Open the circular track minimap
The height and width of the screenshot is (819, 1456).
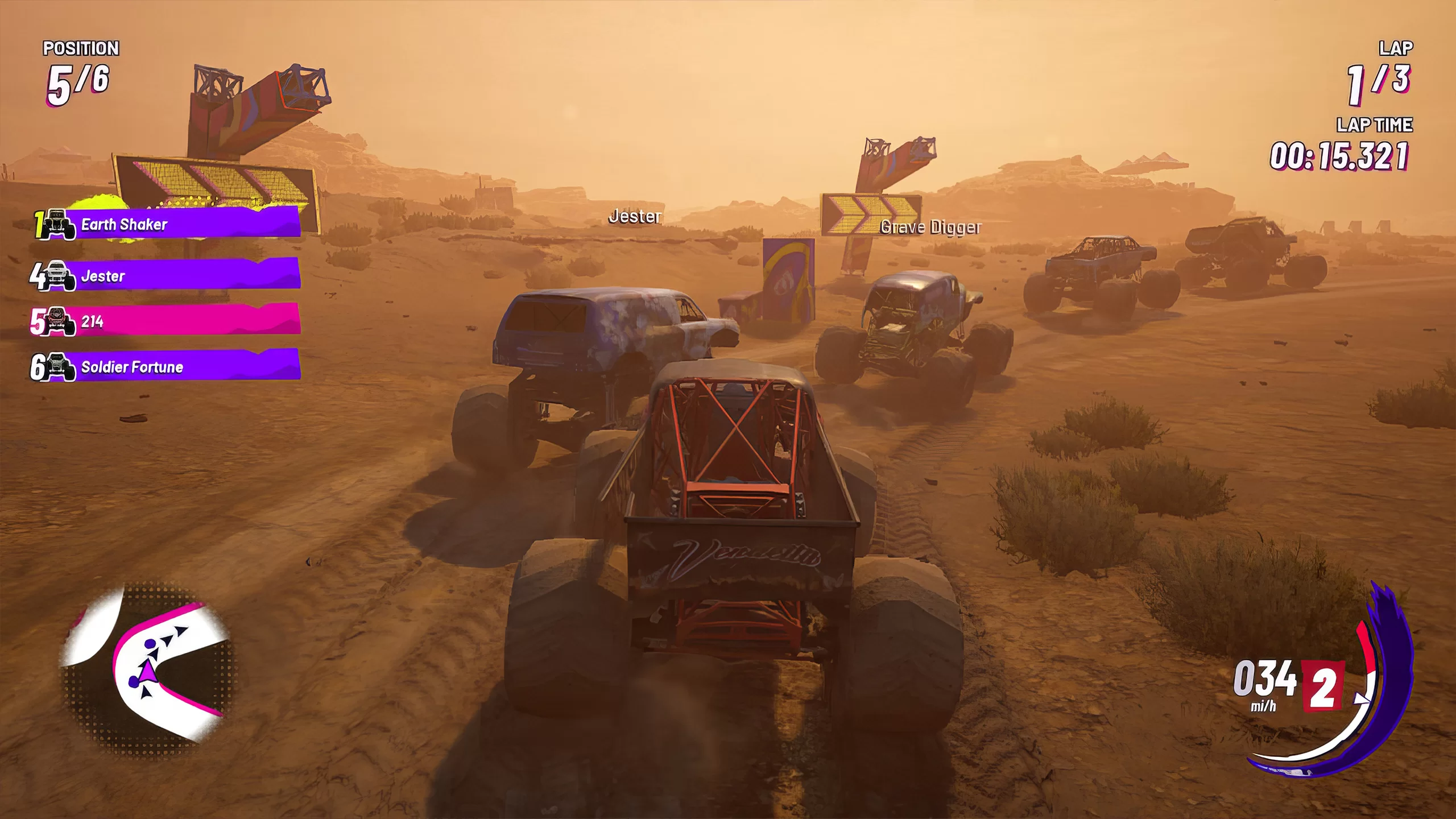coord(149,669)
